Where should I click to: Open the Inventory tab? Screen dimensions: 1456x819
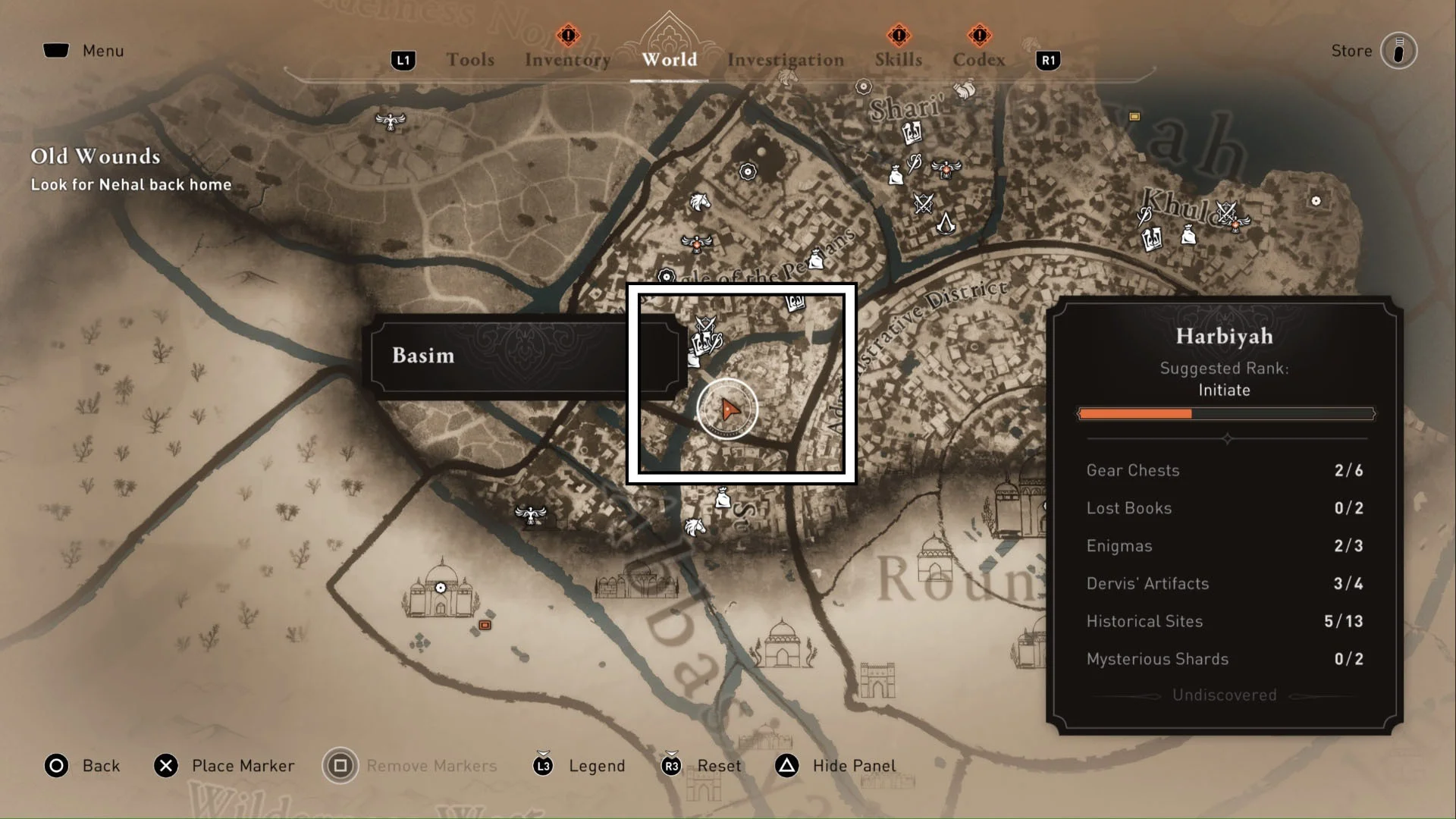pos(567,59)
